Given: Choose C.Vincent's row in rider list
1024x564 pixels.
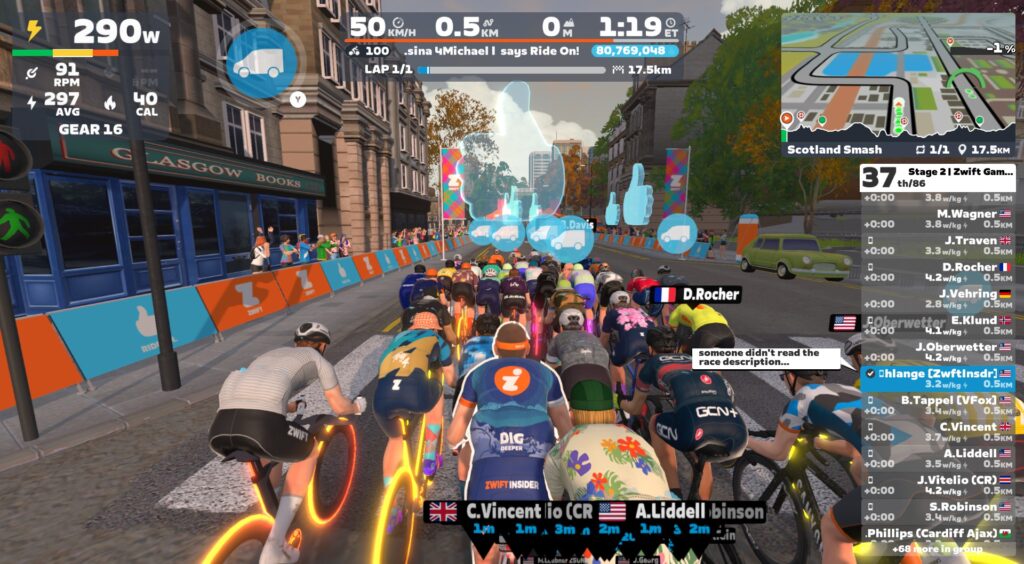Looking at the screenshot, I should [x=938, y=432].
